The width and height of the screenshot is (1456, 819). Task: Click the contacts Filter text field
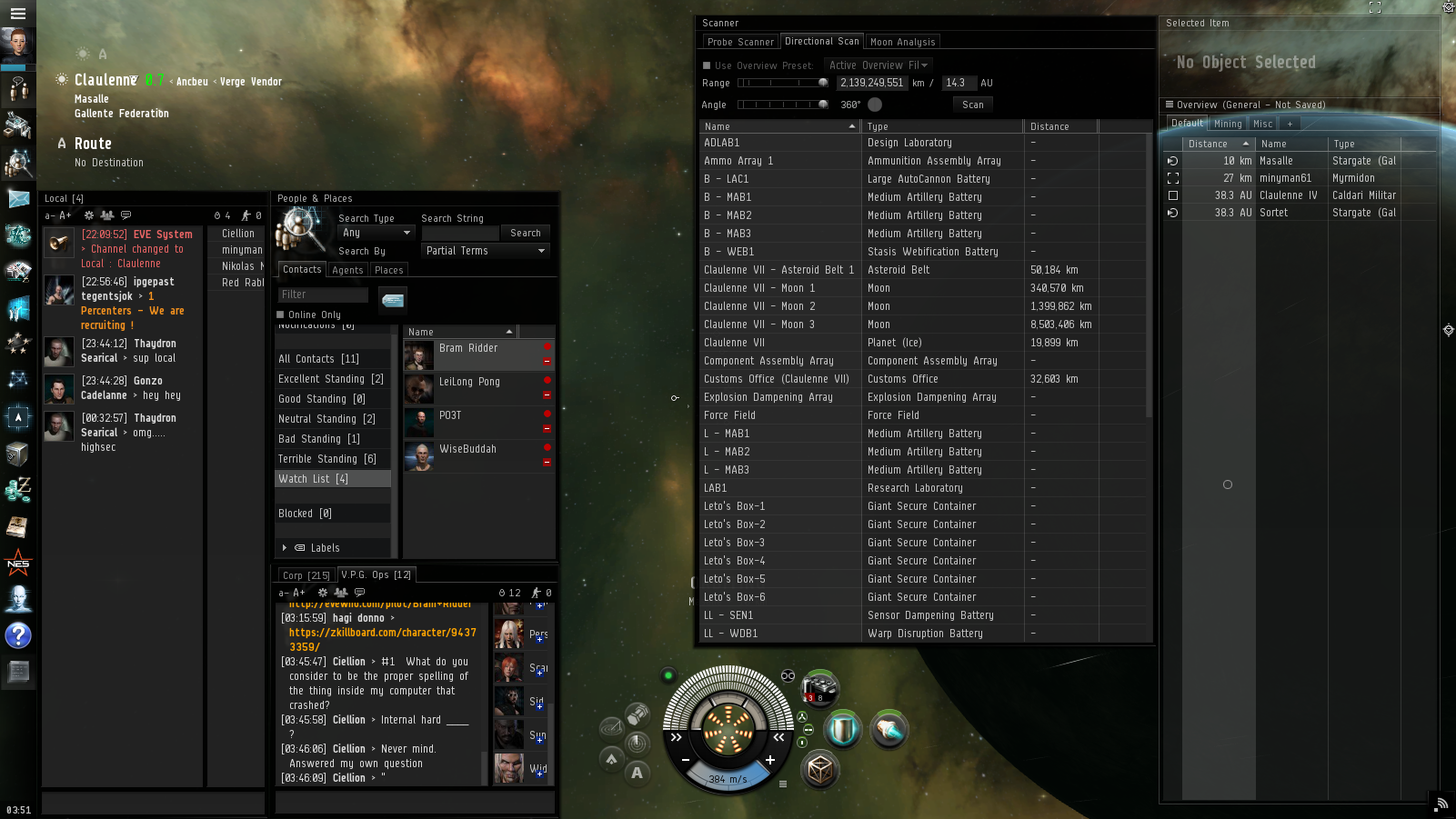tap(323, 295)
